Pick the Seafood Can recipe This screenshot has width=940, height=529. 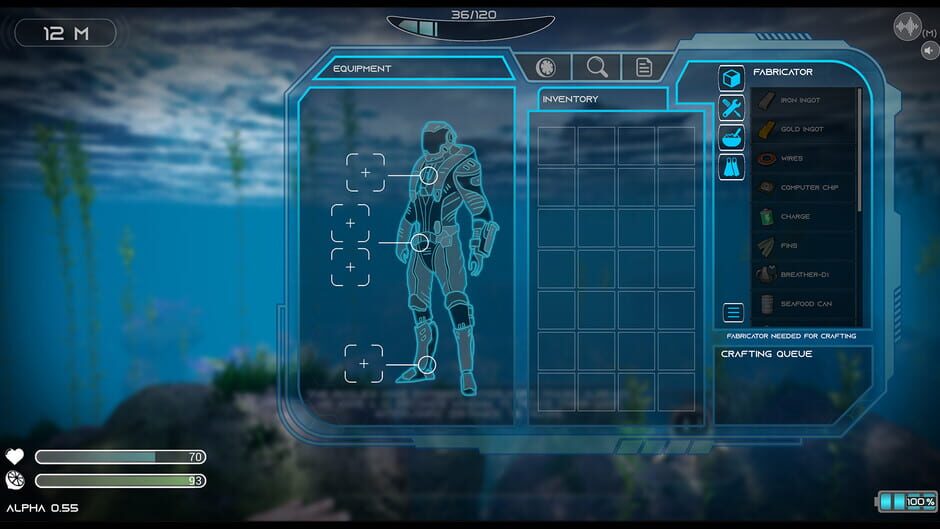point(804,303)
